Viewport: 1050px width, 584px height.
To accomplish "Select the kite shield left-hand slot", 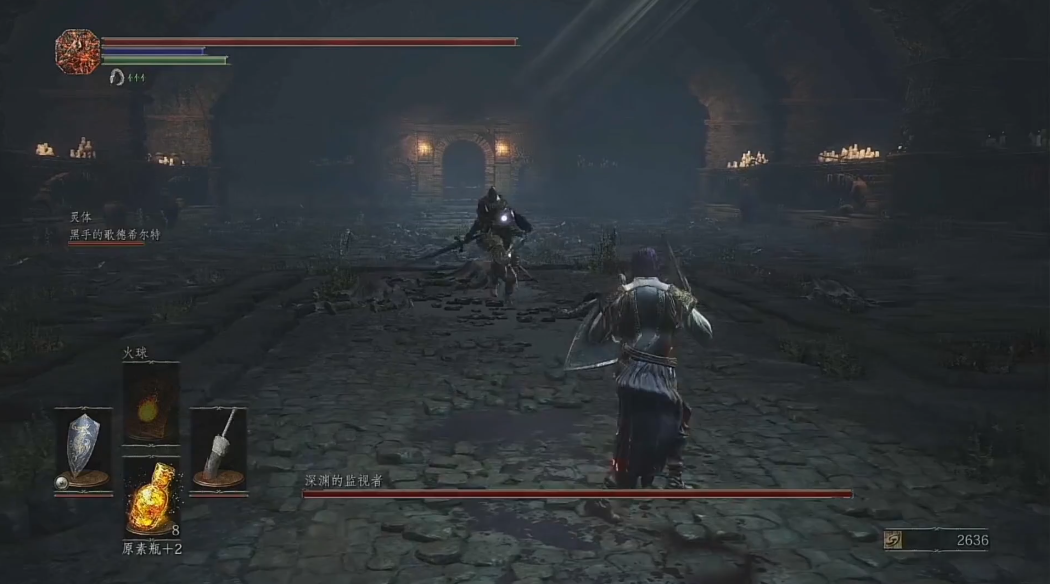I will coord(83,450).
